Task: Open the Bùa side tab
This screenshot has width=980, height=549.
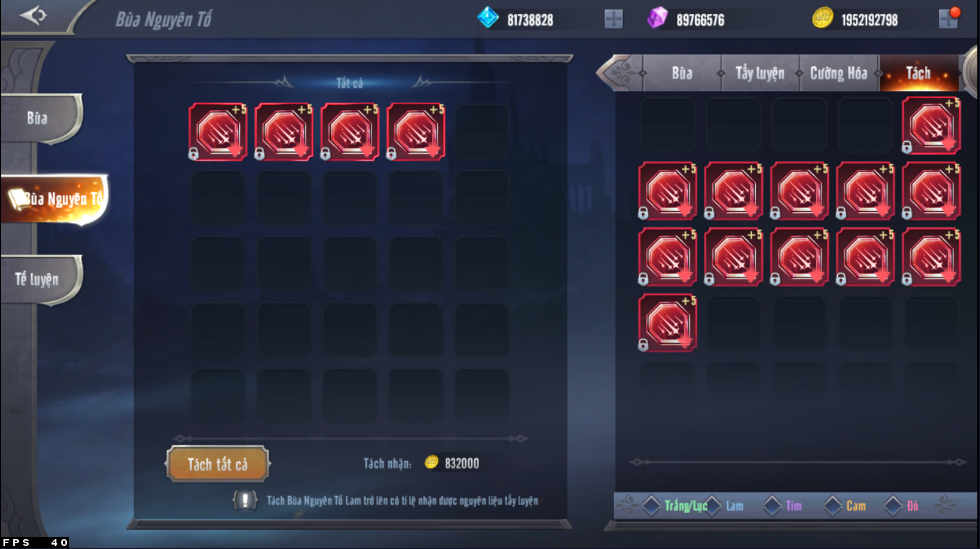Action: click(39, 118)
